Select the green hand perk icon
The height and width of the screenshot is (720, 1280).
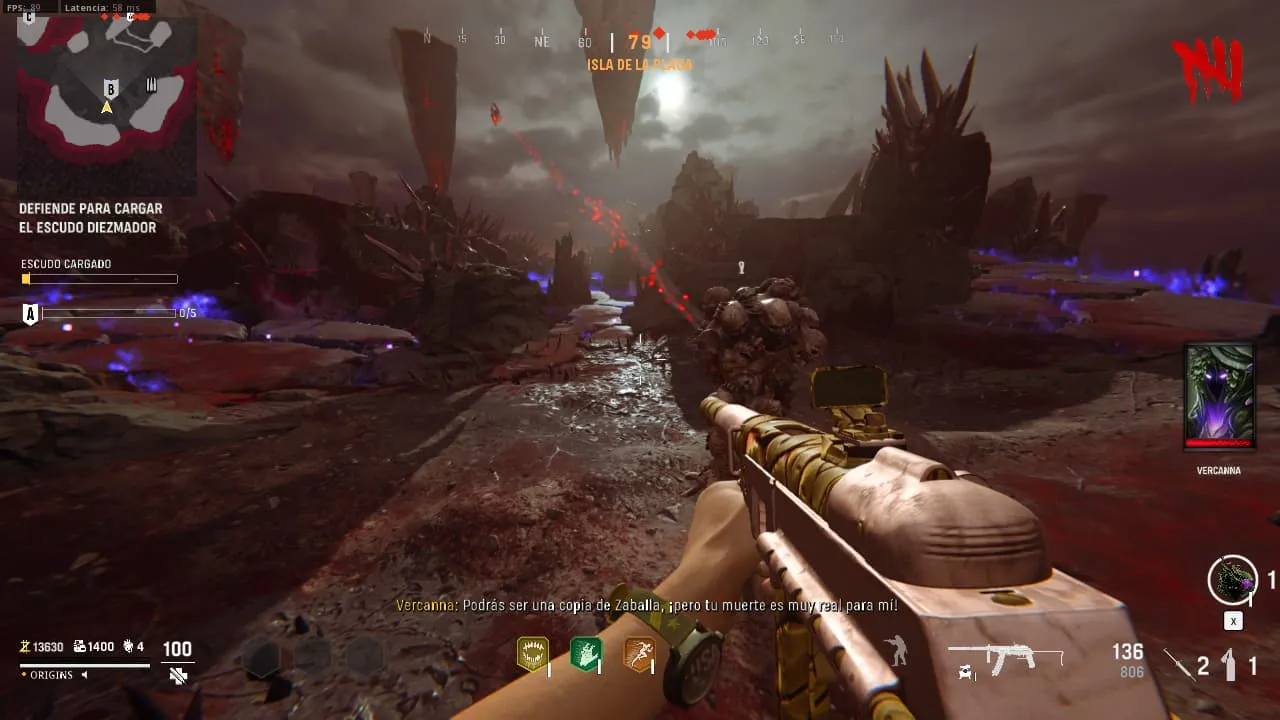pyautogui.click(x=585, y=654)
